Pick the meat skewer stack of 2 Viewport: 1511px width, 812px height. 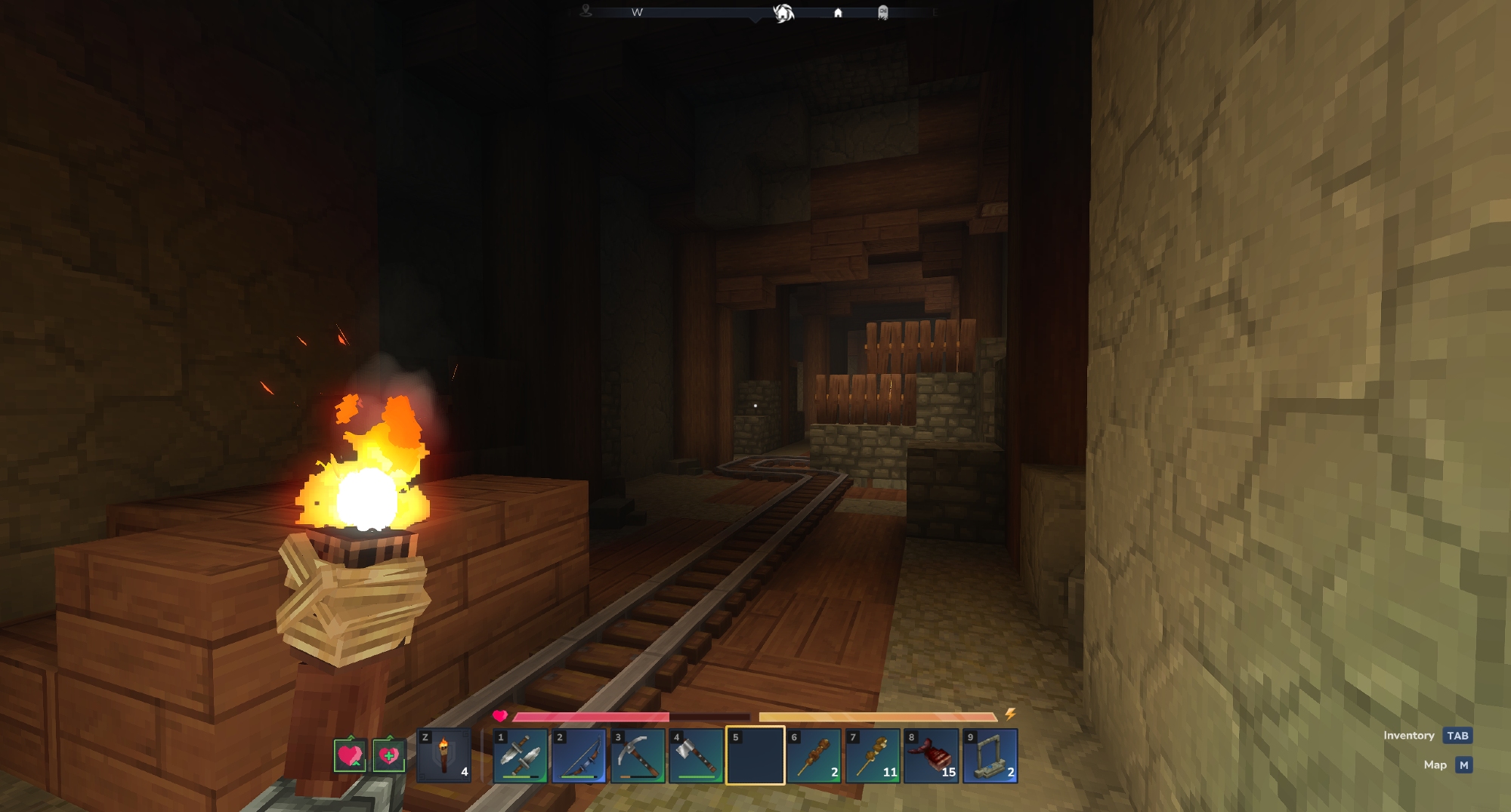(814, 756)
